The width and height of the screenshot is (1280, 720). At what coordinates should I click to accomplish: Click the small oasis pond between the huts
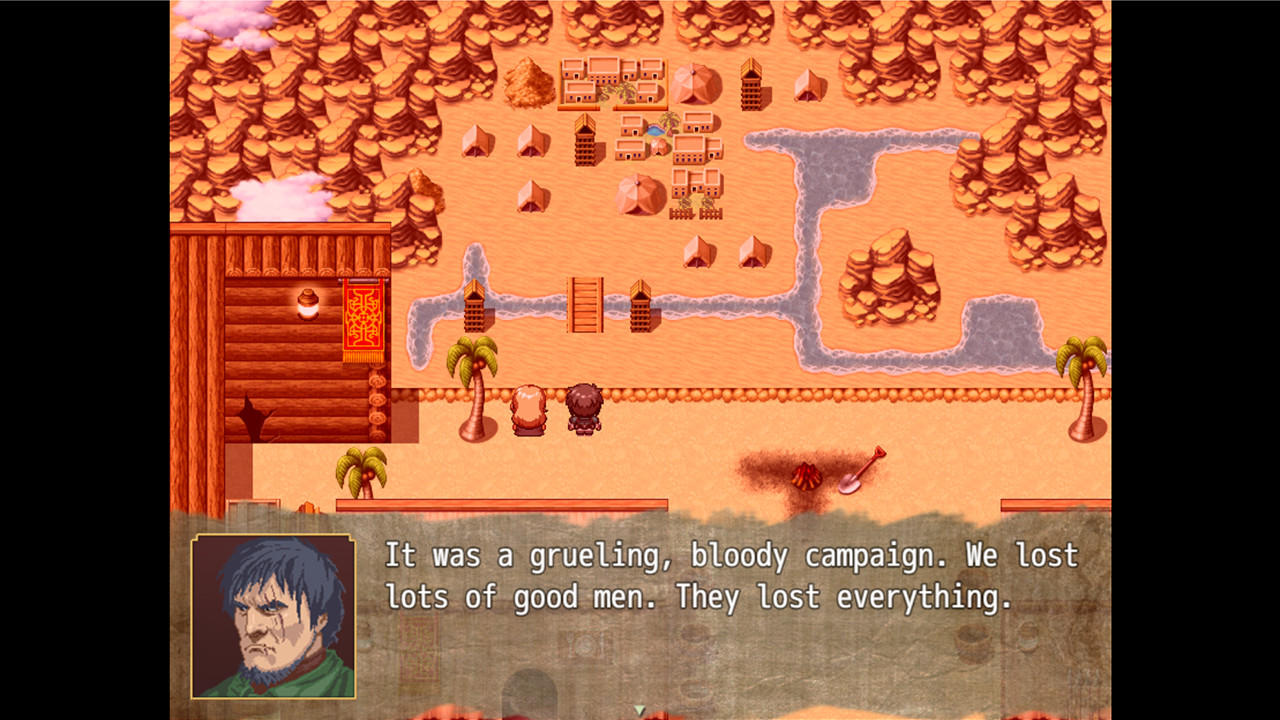(x=656, y=130)
